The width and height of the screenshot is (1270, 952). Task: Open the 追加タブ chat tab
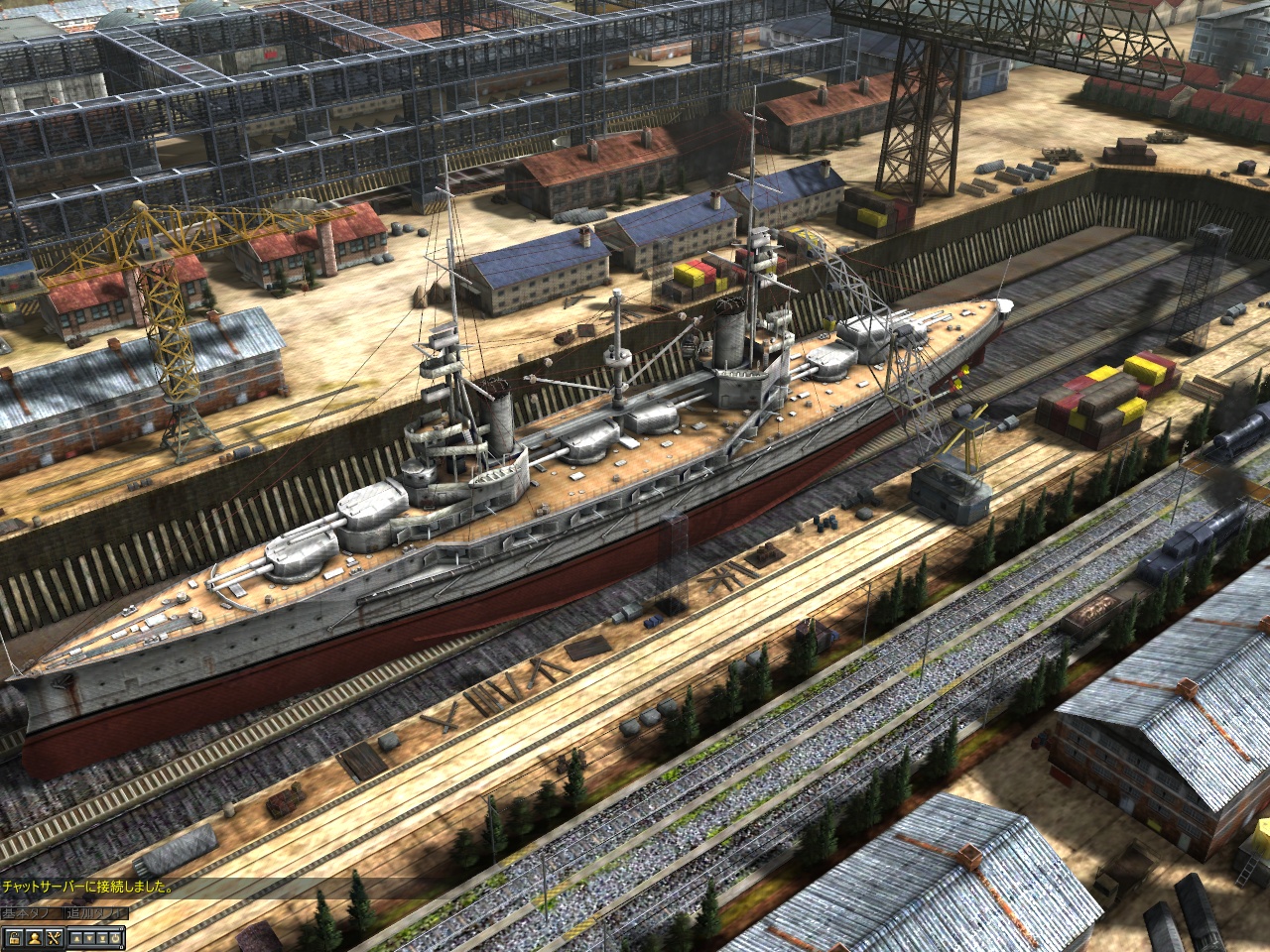(x=96, y=913)
